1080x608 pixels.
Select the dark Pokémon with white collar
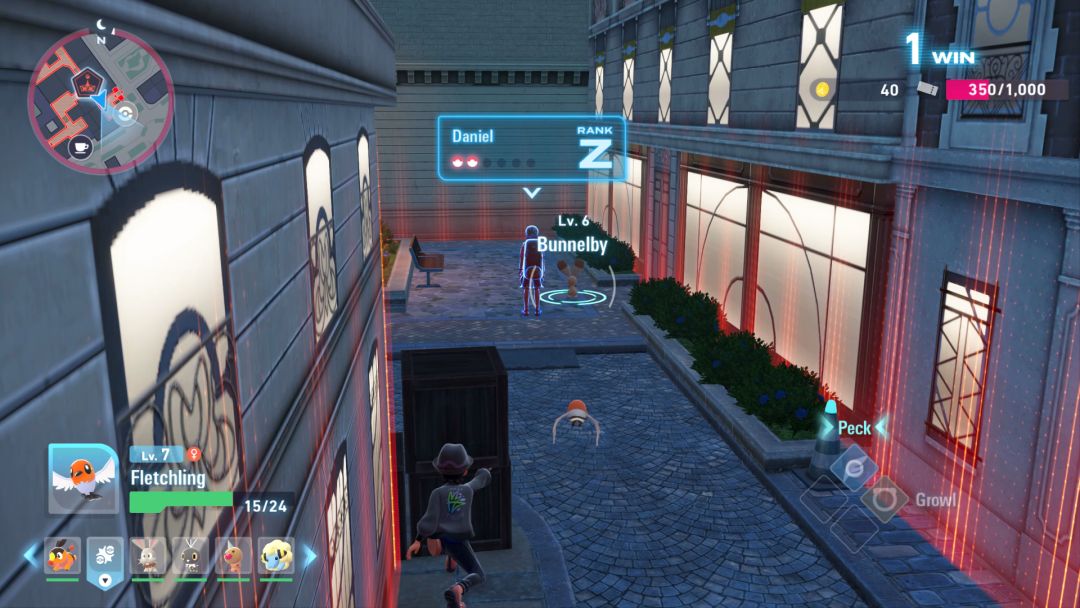coord(190,556)
